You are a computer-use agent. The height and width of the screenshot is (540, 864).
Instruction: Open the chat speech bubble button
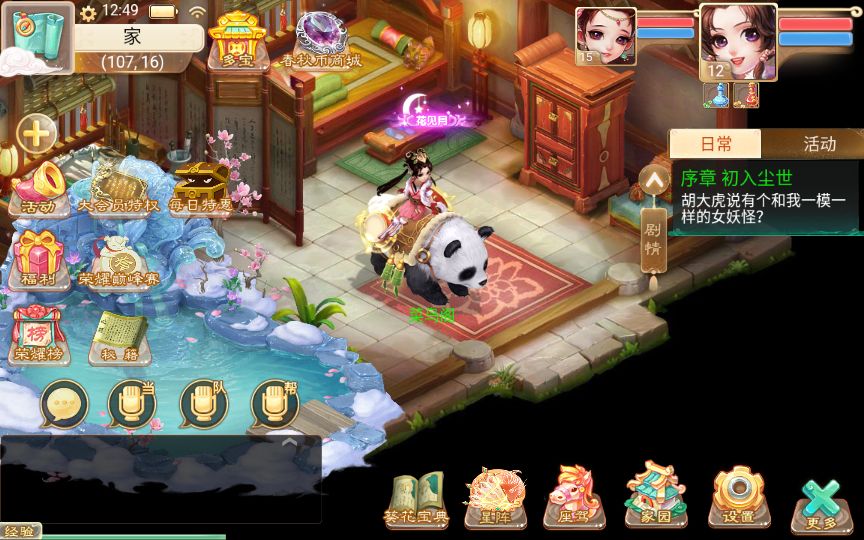pos(64,405)
